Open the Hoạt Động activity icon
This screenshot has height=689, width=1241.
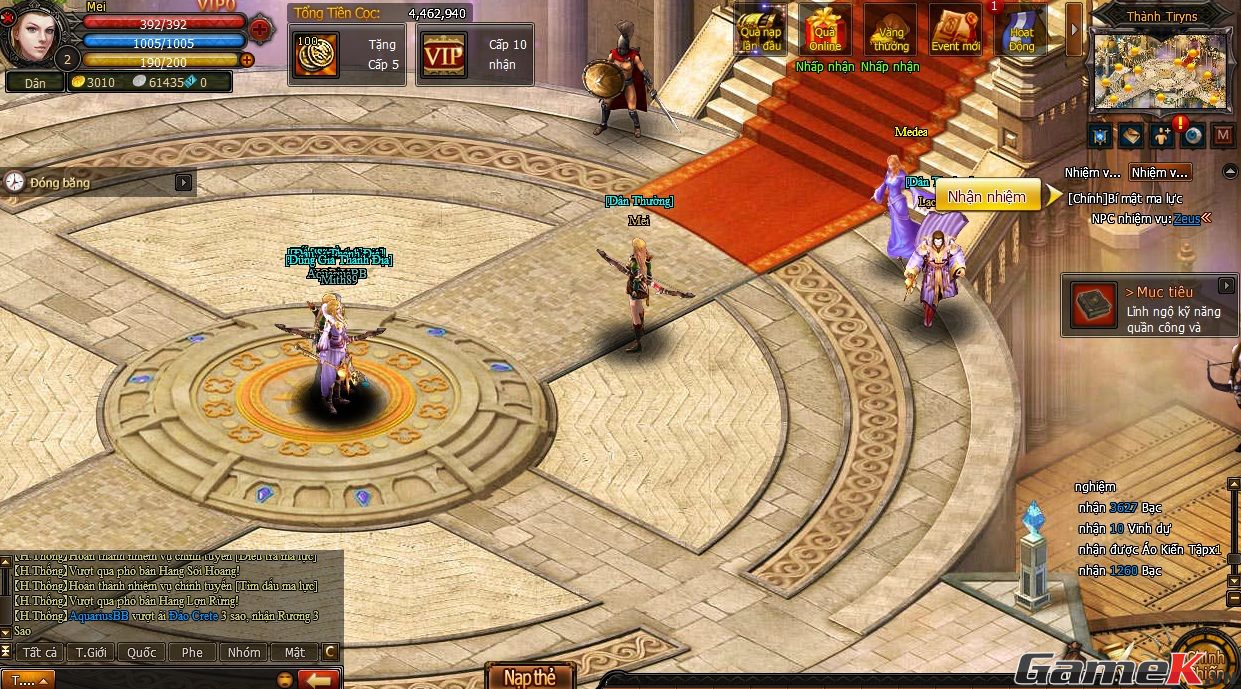1022,30
